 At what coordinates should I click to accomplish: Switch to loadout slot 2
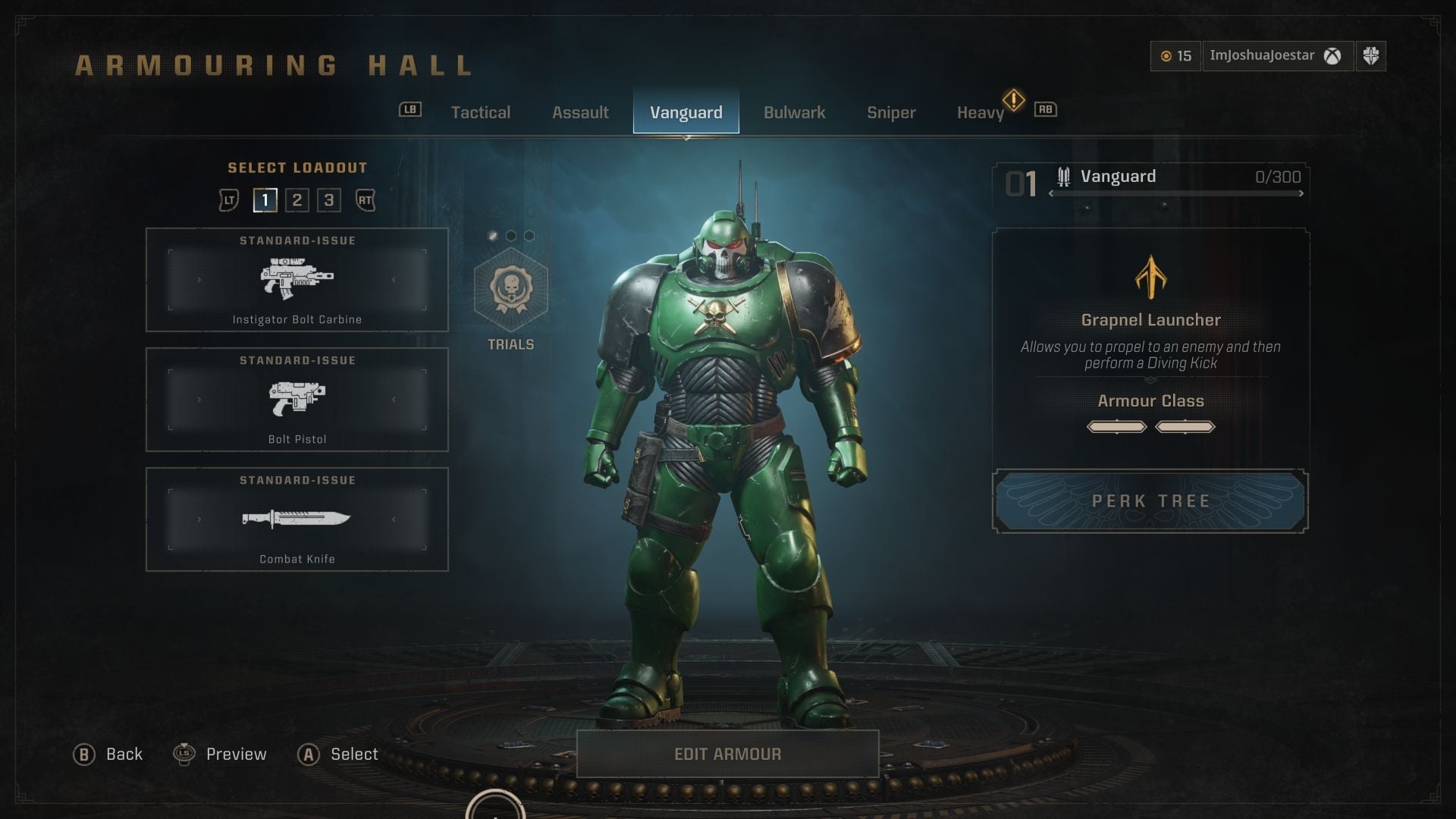pyautogui.click(x=297, y=200)
